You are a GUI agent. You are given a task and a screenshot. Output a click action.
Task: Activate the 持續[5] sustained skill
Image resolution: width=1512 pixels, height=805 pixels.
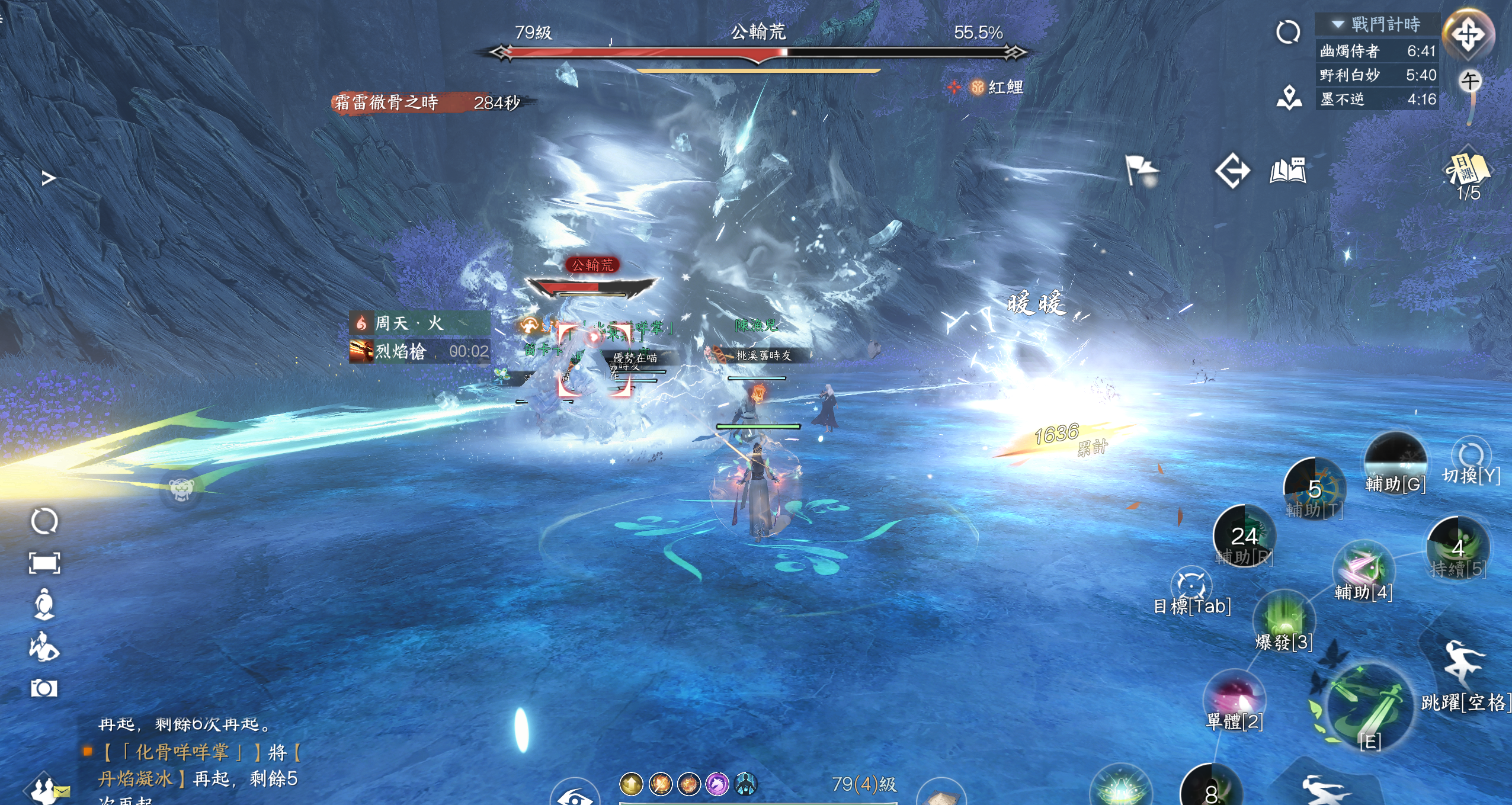pyautogui.click(x=1458, y=548)
